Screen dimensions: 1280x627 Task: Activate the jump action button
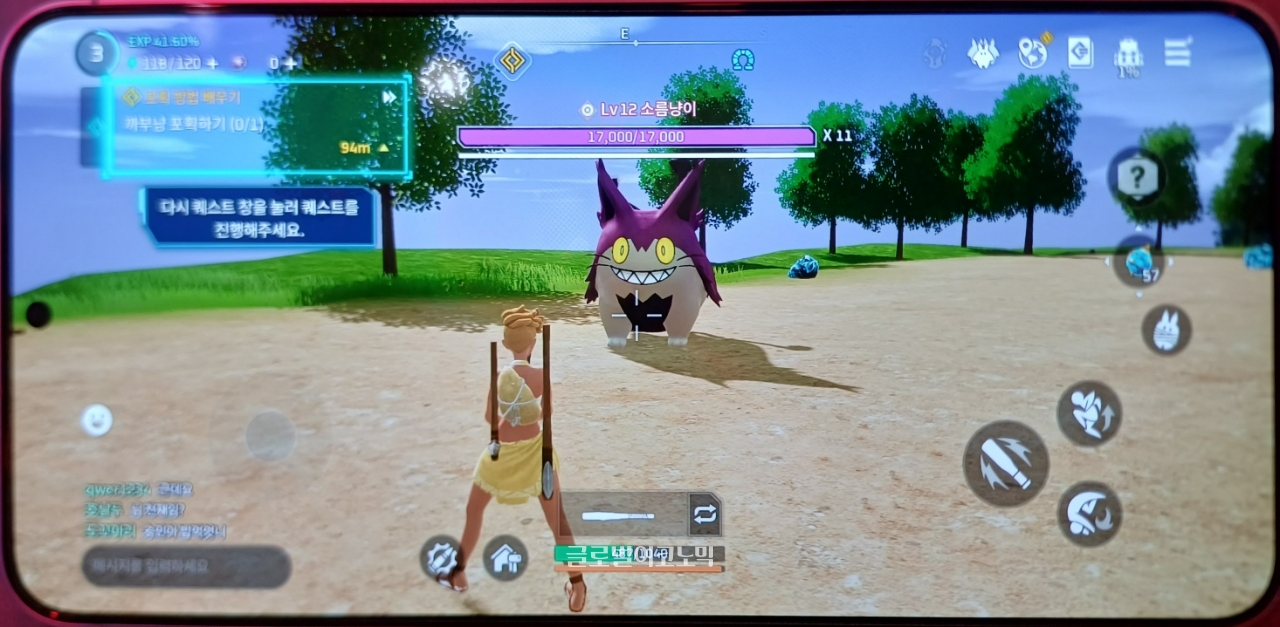click(x=1089, y=413)
